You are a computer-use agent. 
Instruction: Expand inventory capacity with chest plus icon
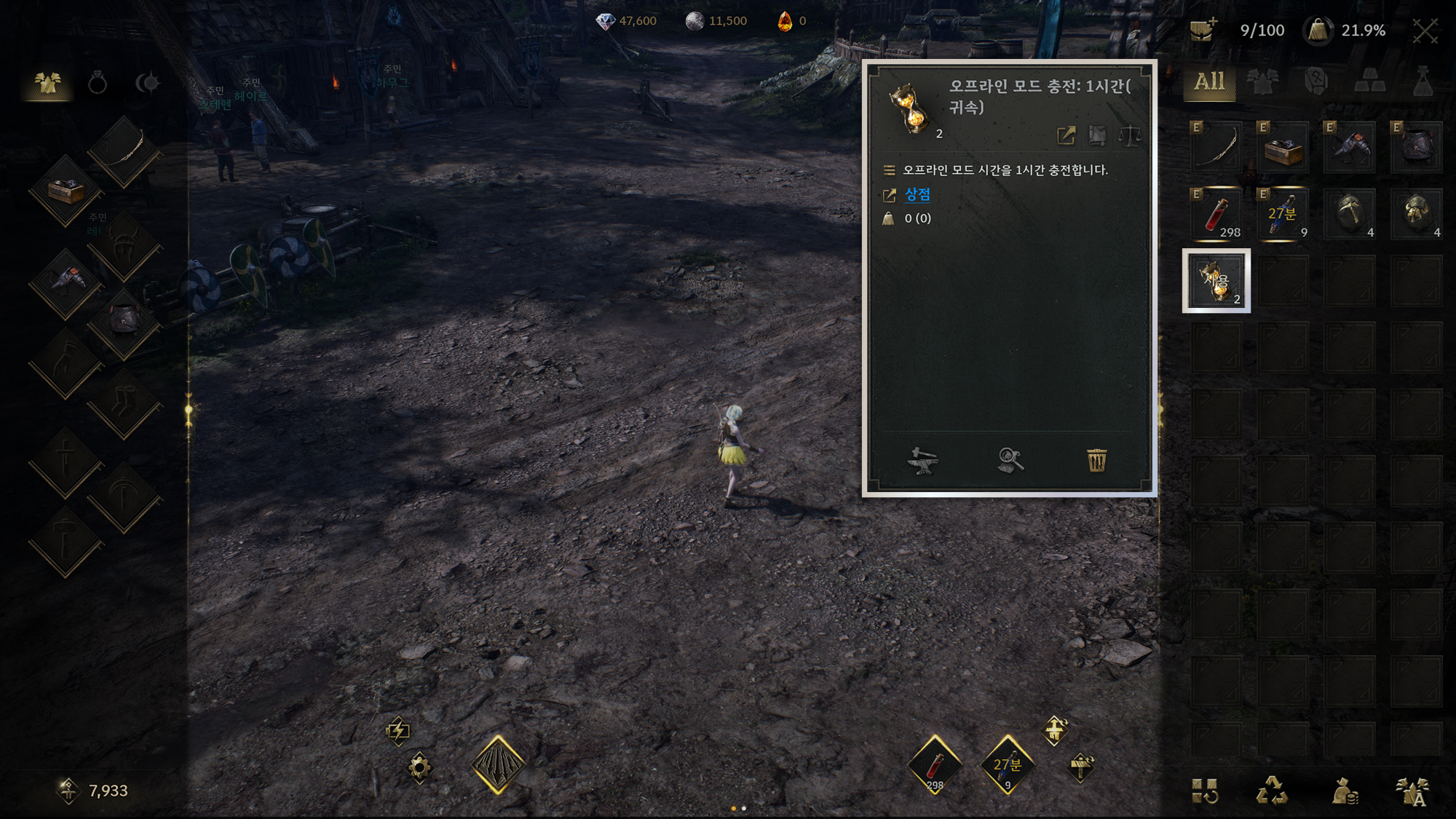(x=1203, y=31)
